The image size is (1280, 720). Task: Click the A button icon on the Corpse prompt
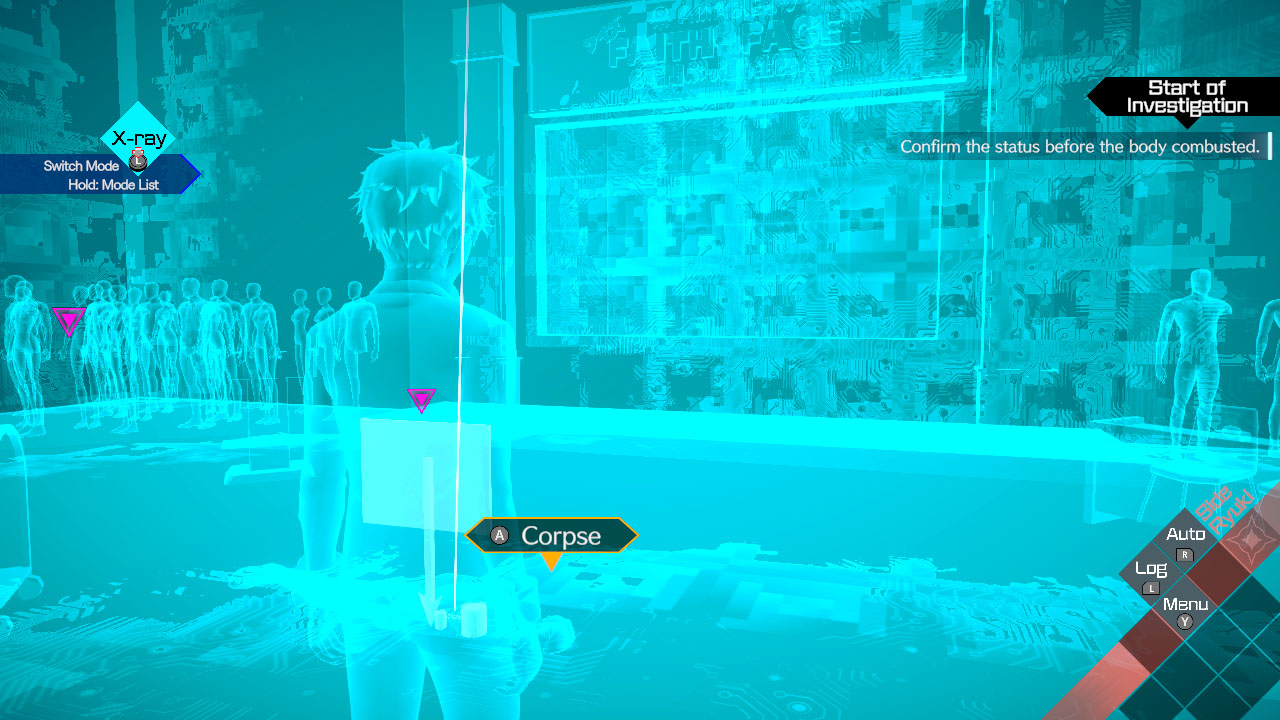point(498,536)
